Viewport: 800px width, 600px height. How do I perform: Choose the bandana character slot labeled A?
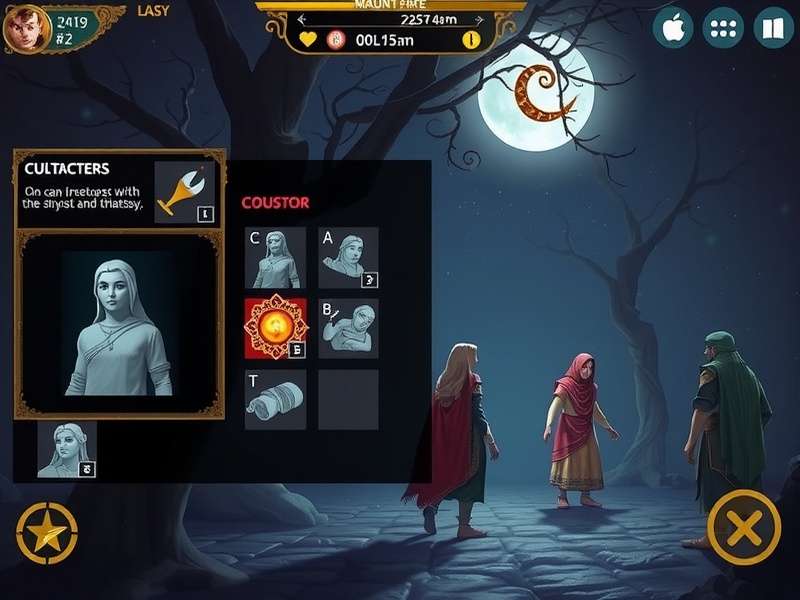coord(348,258)
